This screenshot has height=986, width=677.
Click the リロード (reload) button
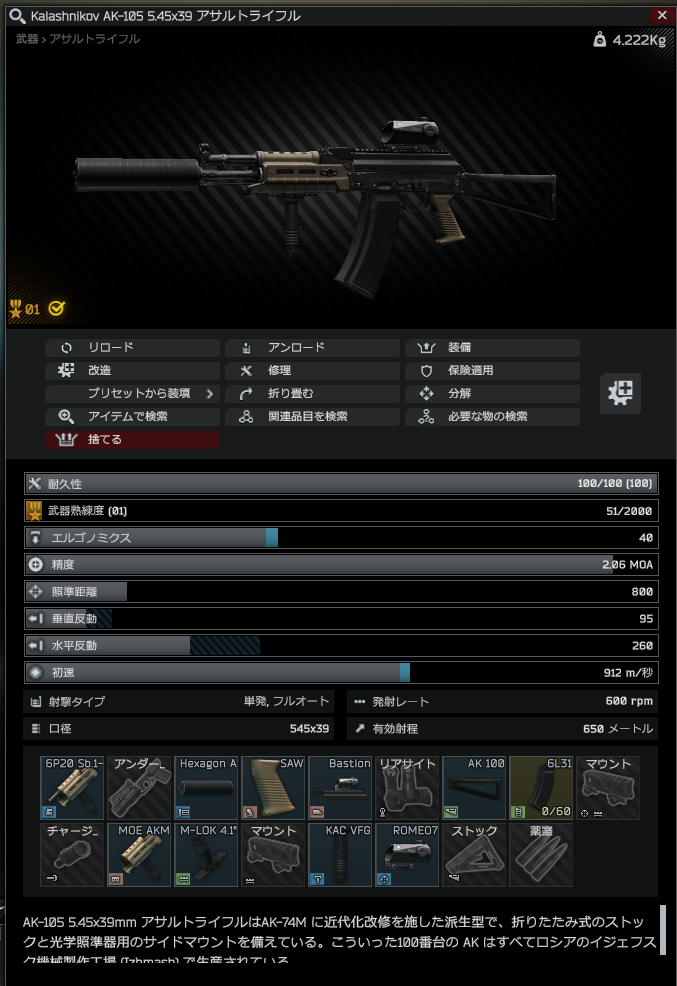(132, 348)
